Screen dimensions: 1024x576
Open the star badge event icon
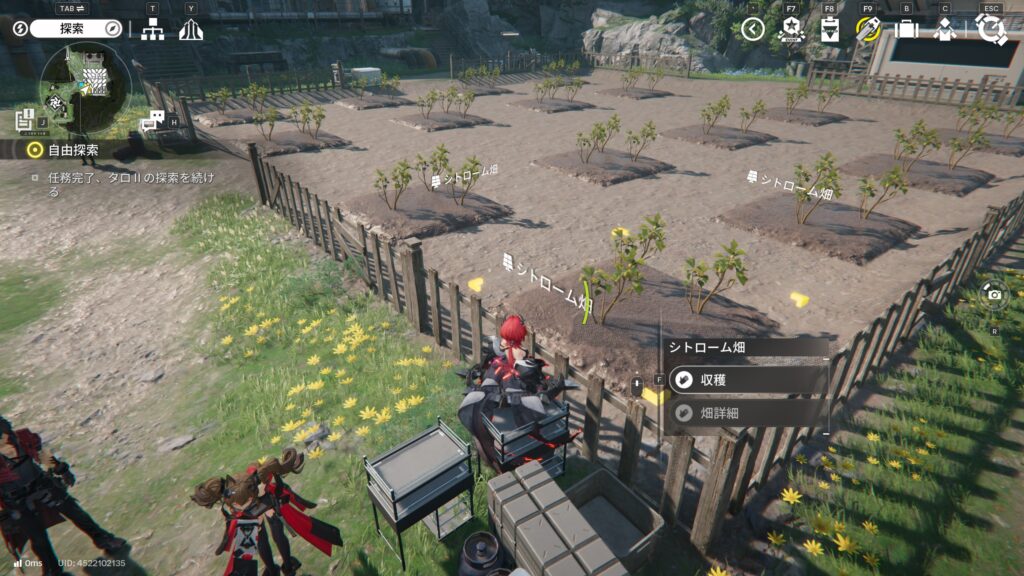tap(791, 29)
